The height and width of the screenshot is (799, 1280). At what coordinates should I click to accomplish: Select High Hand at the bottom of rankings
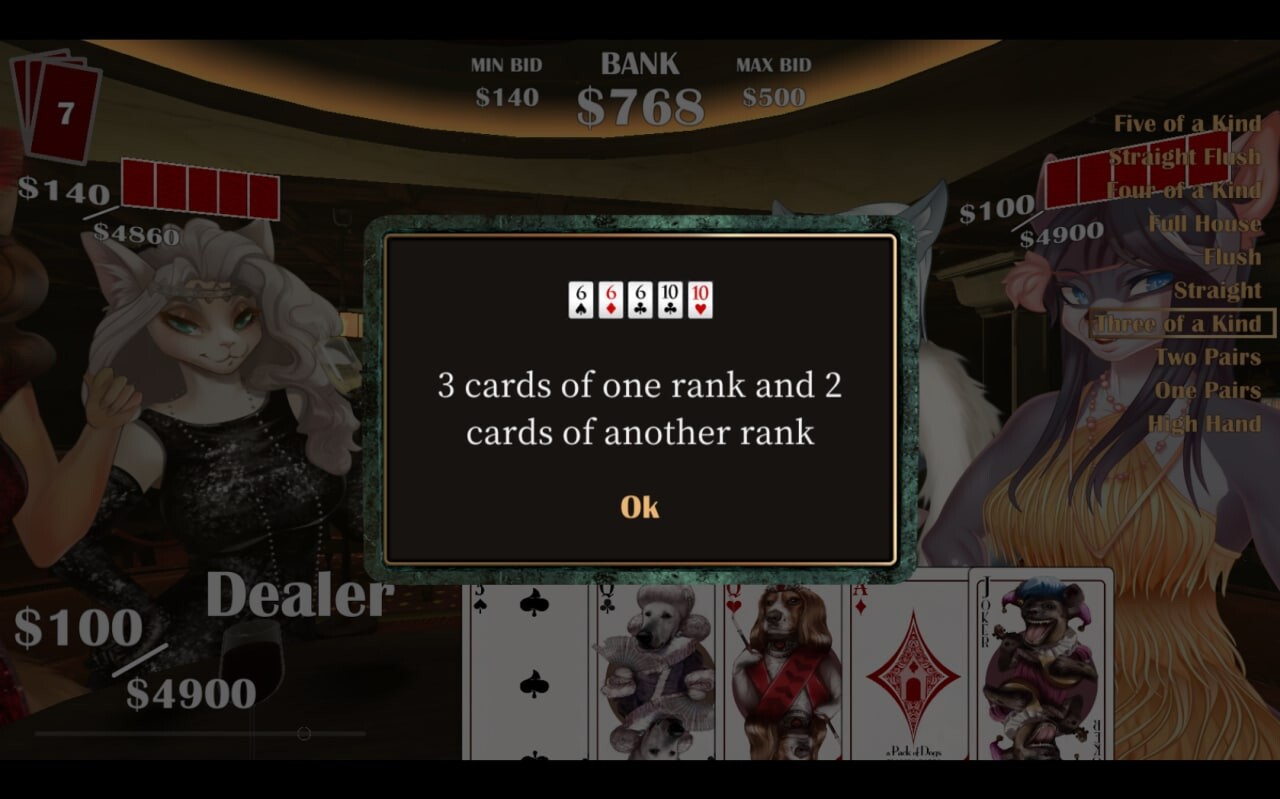[1207, 423]
